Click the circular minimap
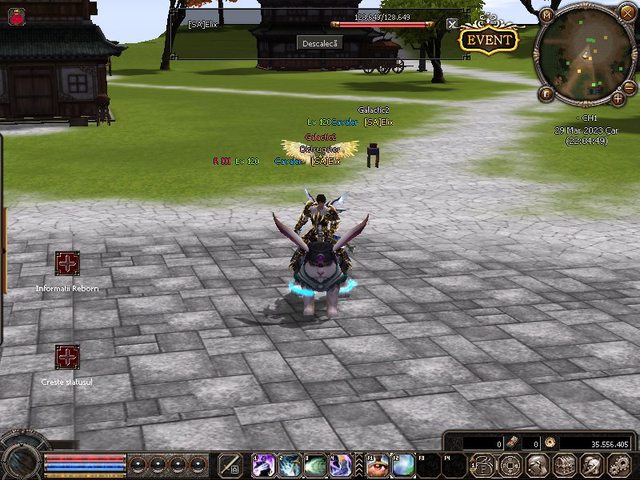Screen dimensions: 640x480 click(585, 54)
